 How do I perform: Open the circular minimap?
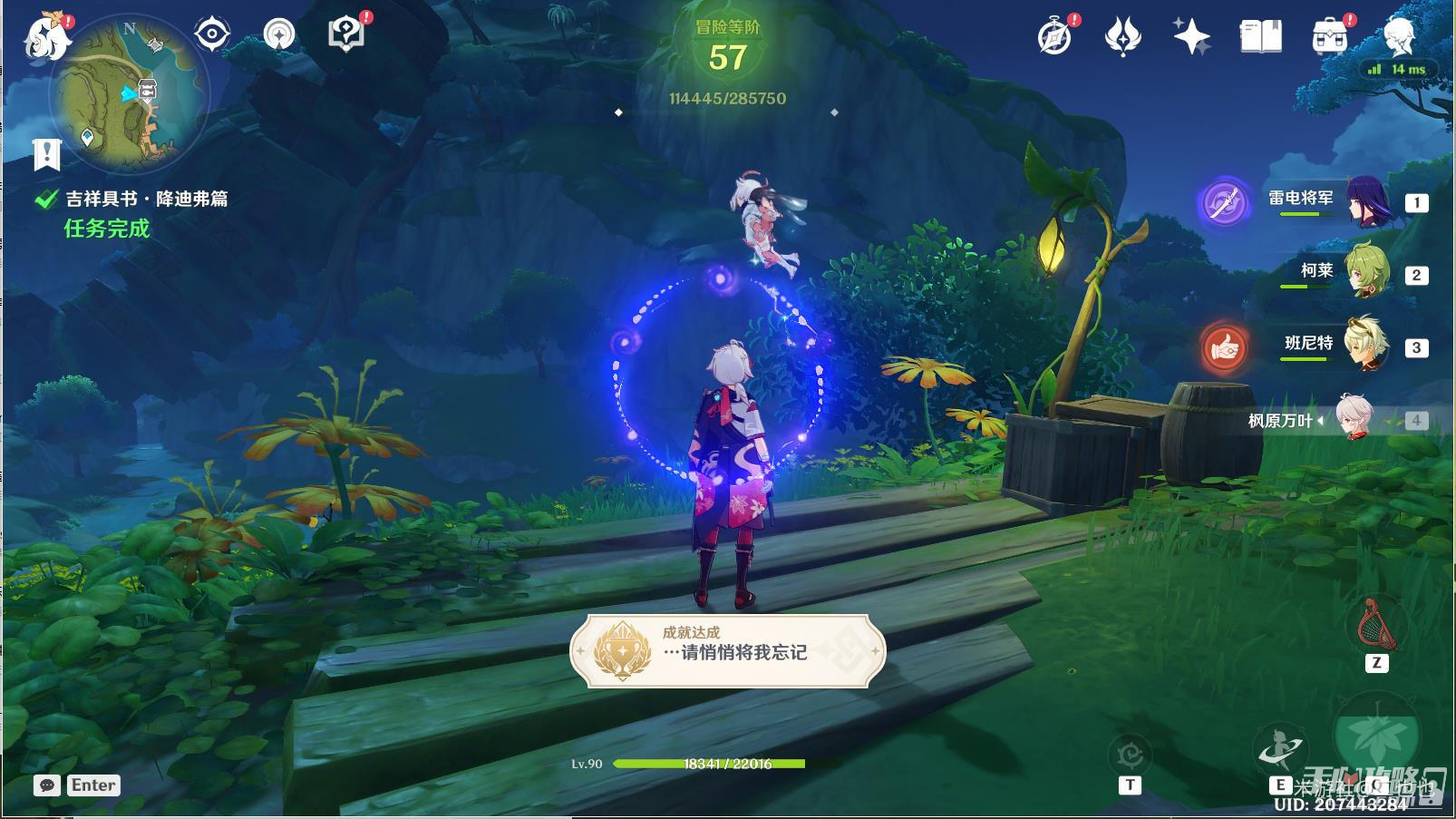coord(128,95)
